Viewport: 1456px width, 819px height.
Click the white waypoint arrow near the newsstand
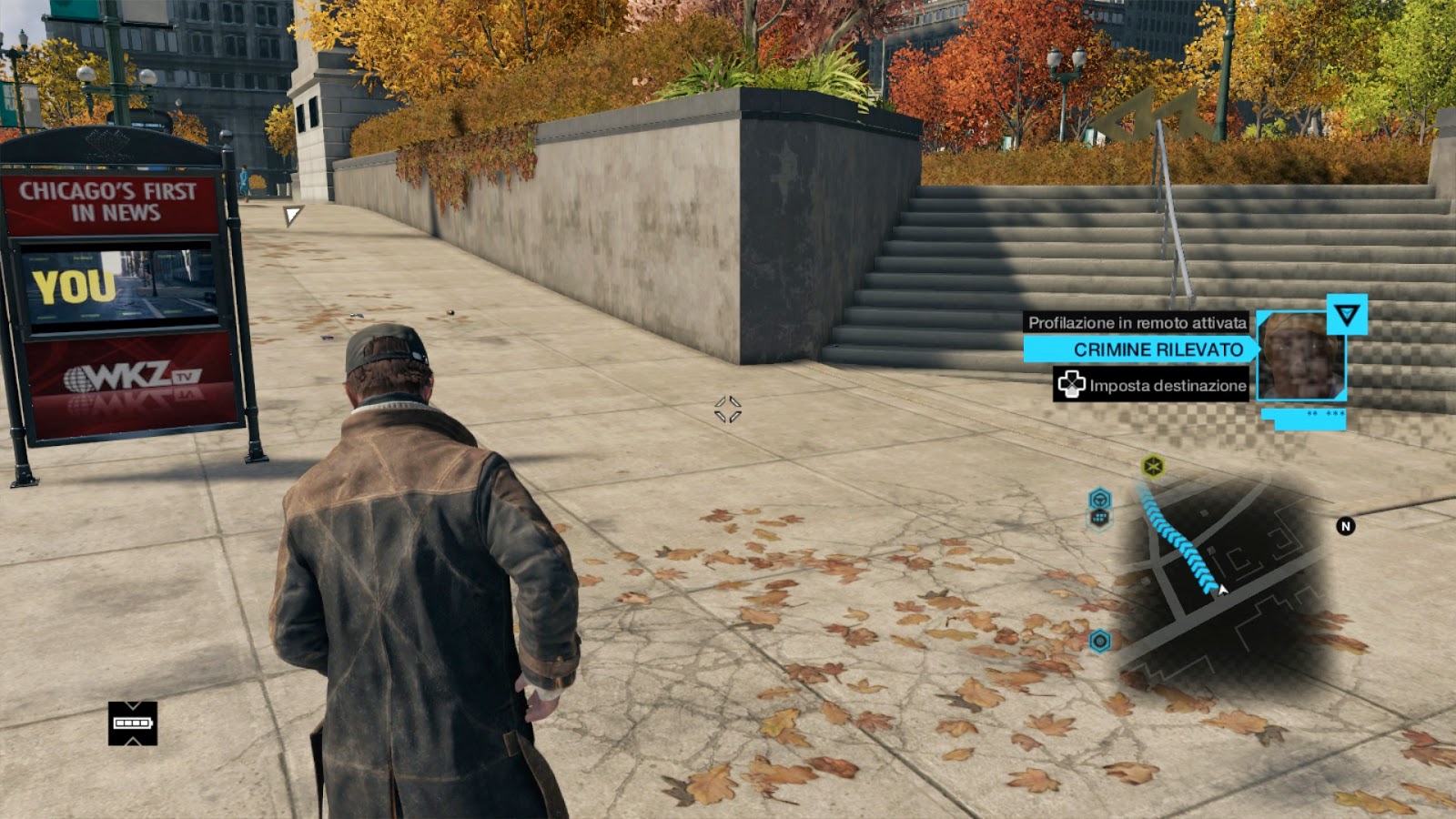(291, 215)
